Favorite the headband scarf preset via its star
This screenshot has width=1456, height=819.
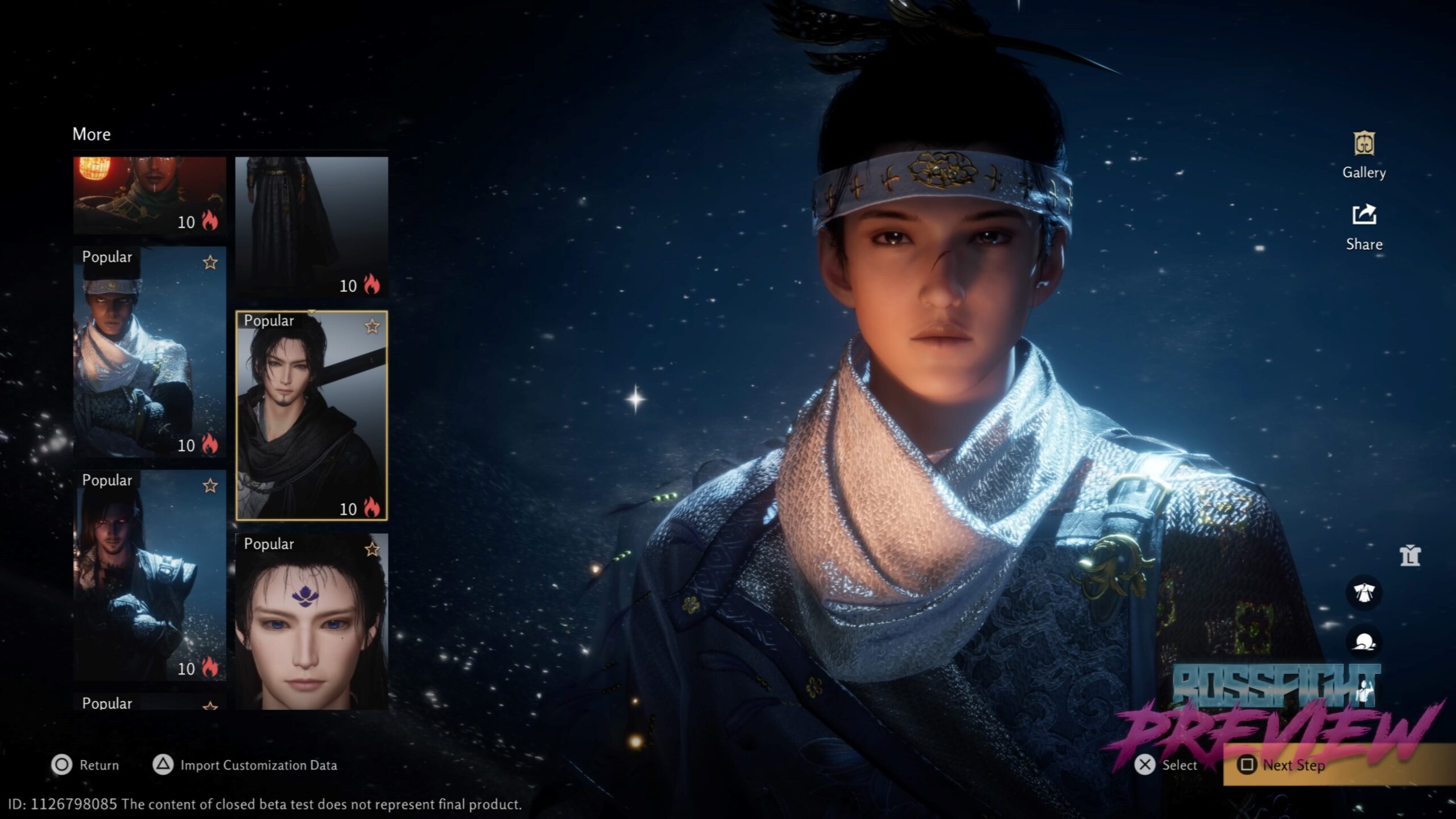(210, 263)
